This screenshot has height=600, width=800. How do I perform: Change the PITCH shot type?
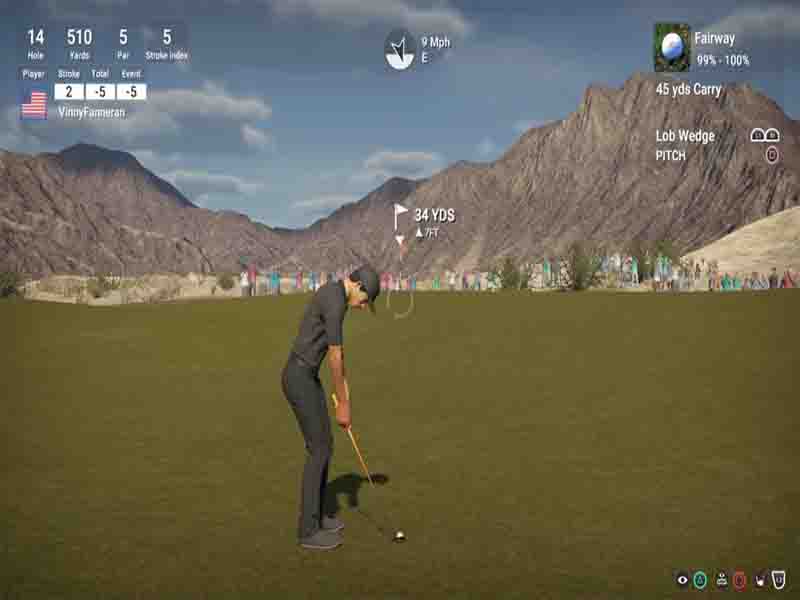[671, 156]
